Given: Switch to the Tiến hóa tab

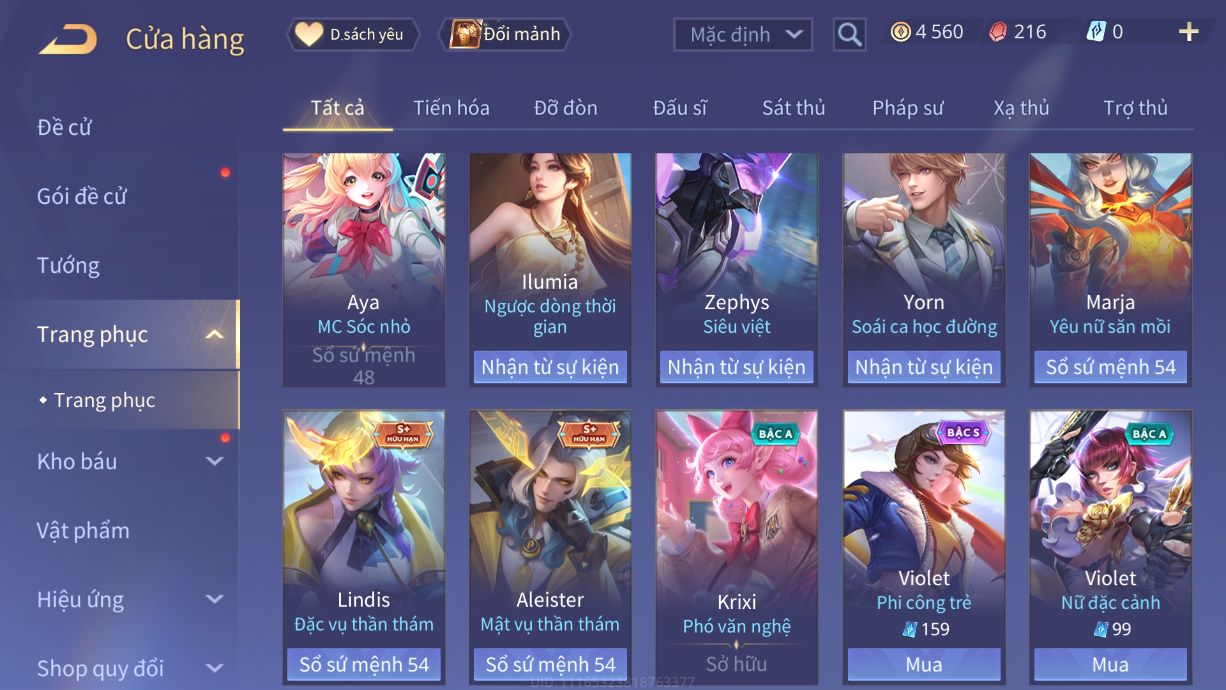Looking at the screenshot, I should tap(451, 108).
